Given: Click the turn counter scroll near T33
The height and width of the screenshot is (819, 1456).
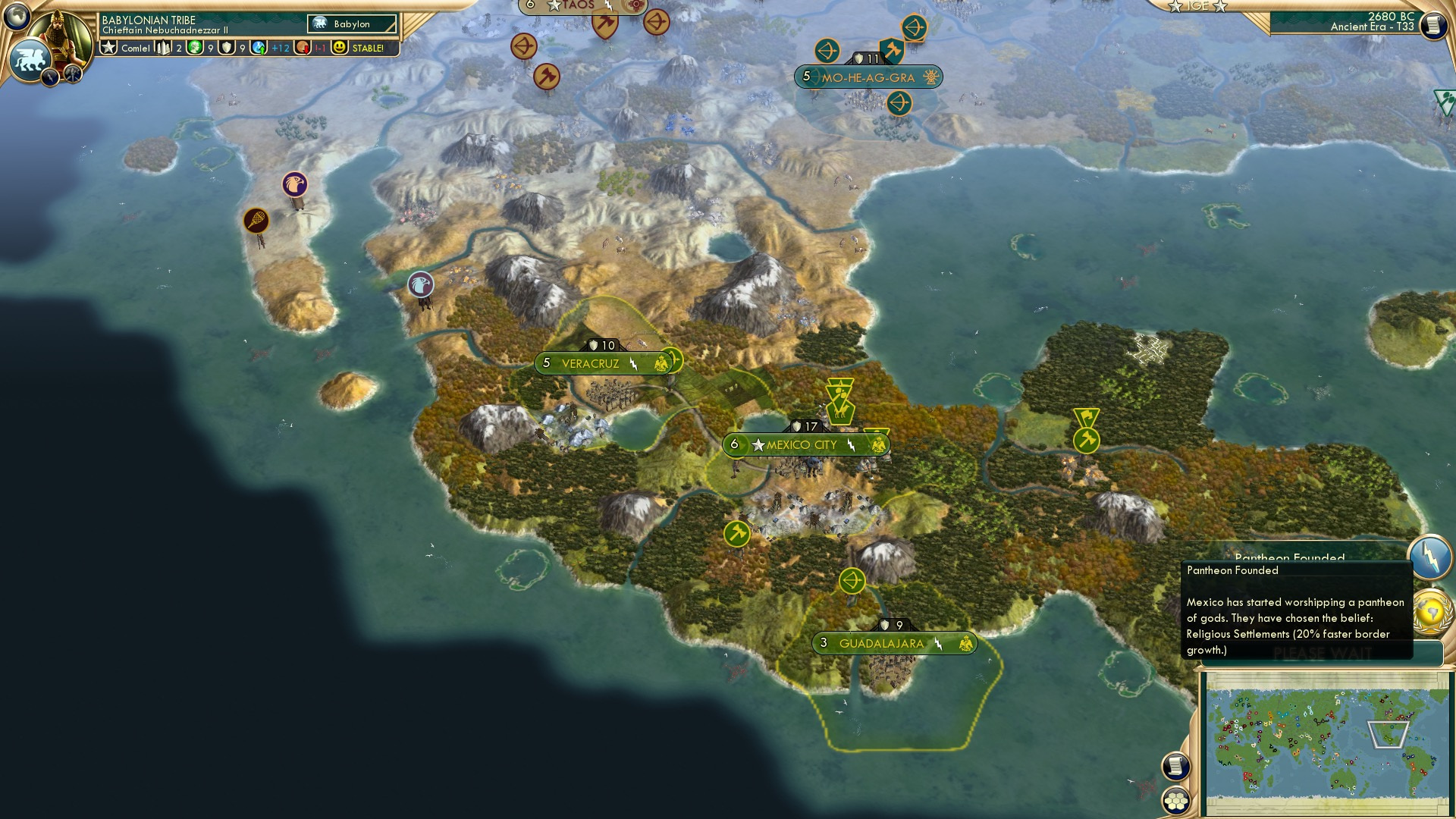Looking at the screenshot, I should click(x=1433, y=25).
